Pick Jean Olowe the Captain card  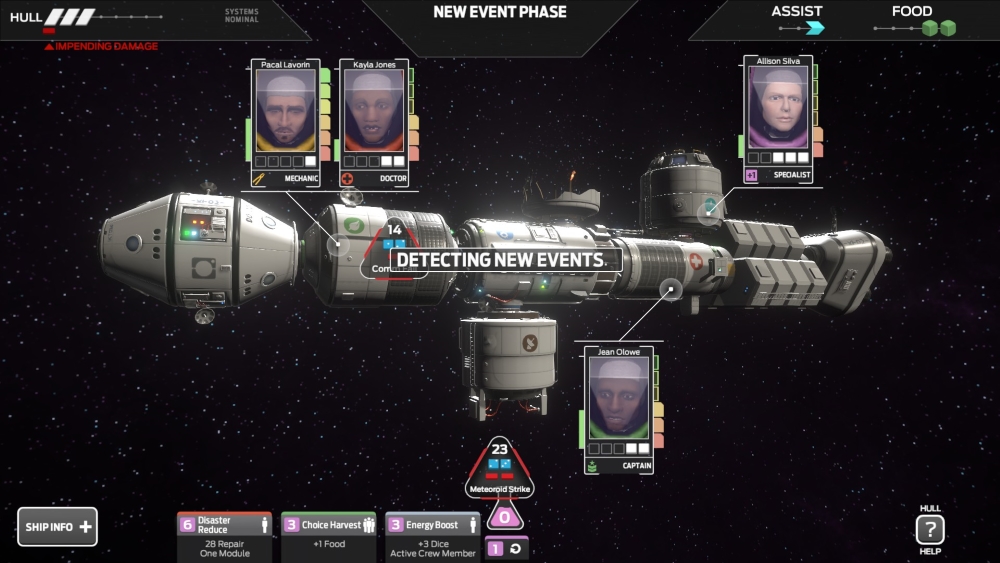pyautogui.click(x=619, y=410)
